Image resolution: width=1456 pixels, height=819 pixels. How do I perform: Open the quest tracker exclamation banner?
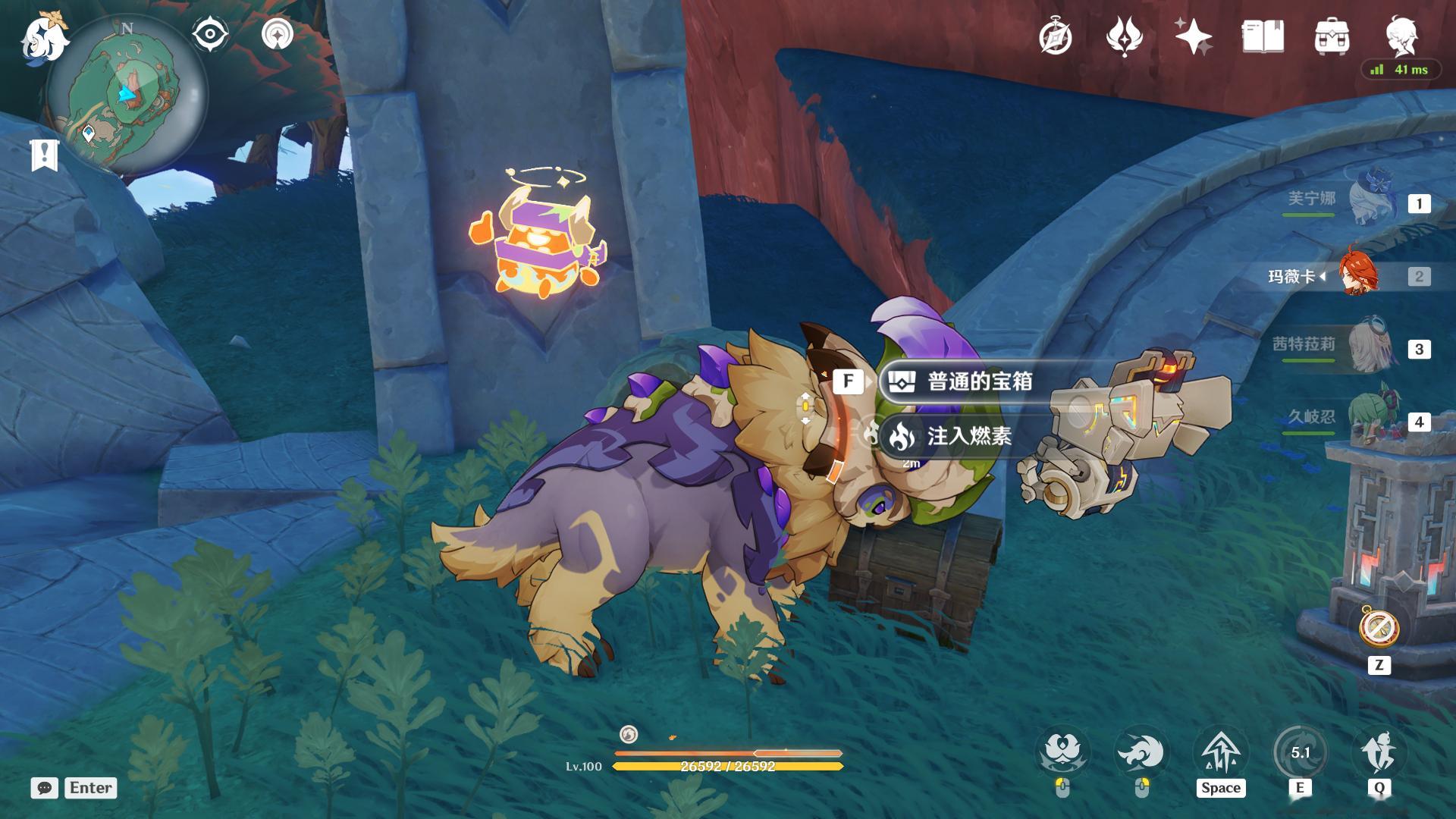44,155
